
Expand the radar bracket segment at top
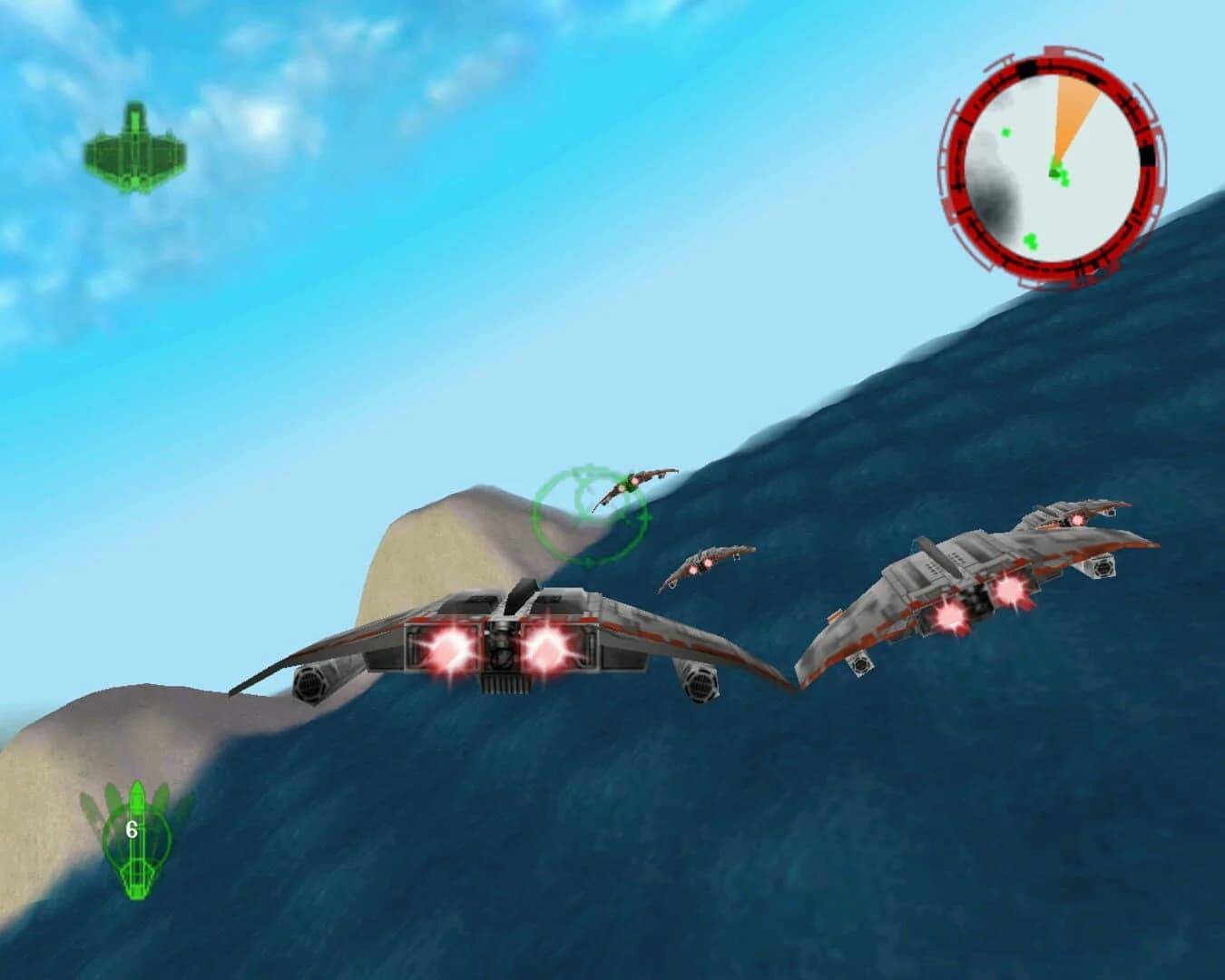1053,50
